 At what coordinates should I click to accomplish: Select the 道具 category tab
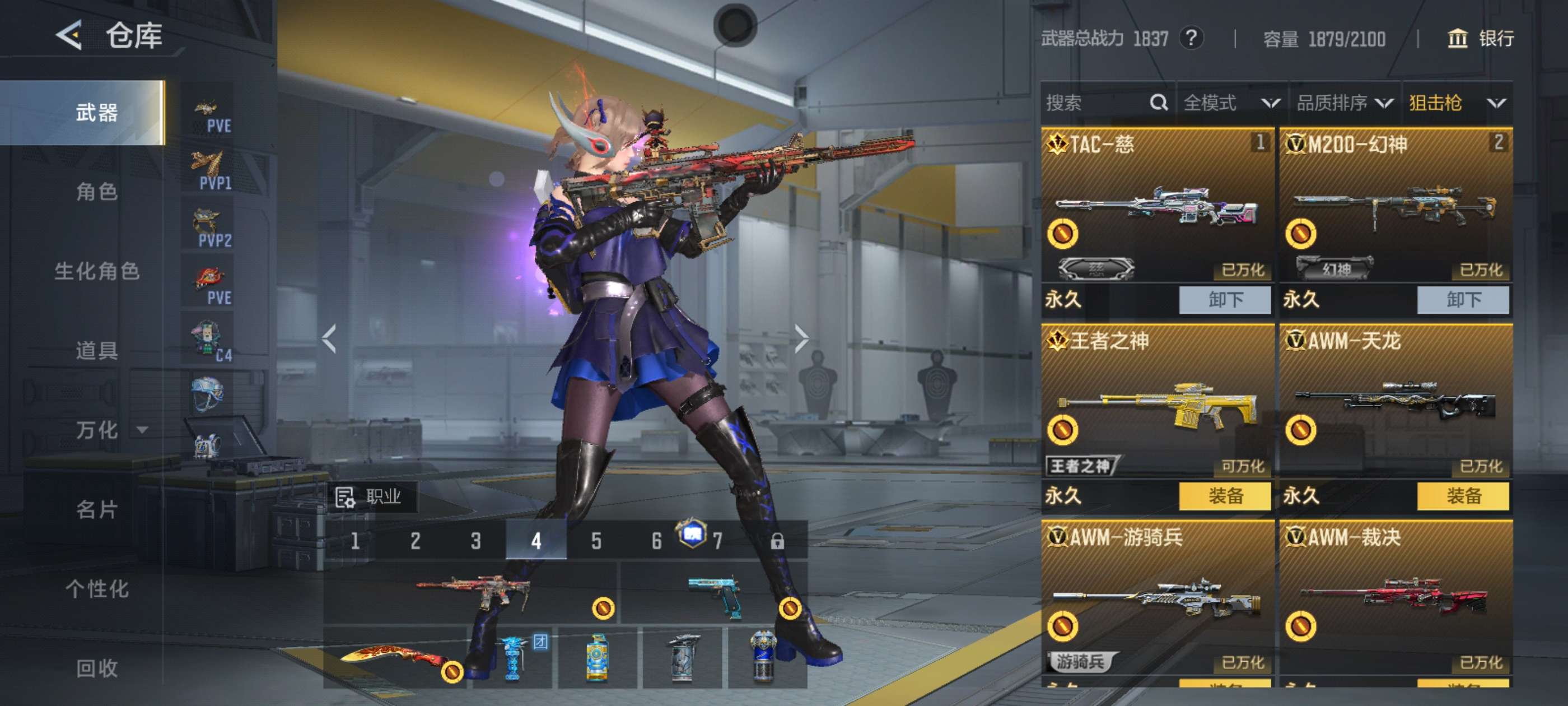coord(96,350)
